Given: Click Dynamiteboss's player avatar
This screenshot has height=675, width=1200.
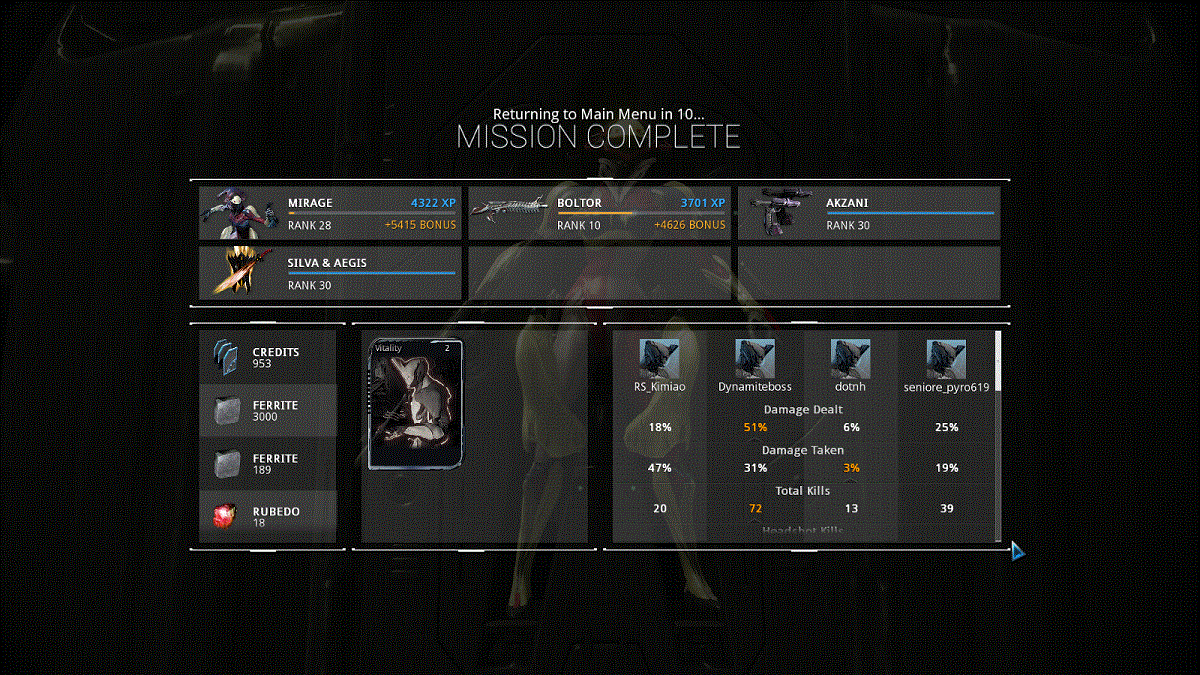Looking at the screenshot, I should (x=755, y=359).
